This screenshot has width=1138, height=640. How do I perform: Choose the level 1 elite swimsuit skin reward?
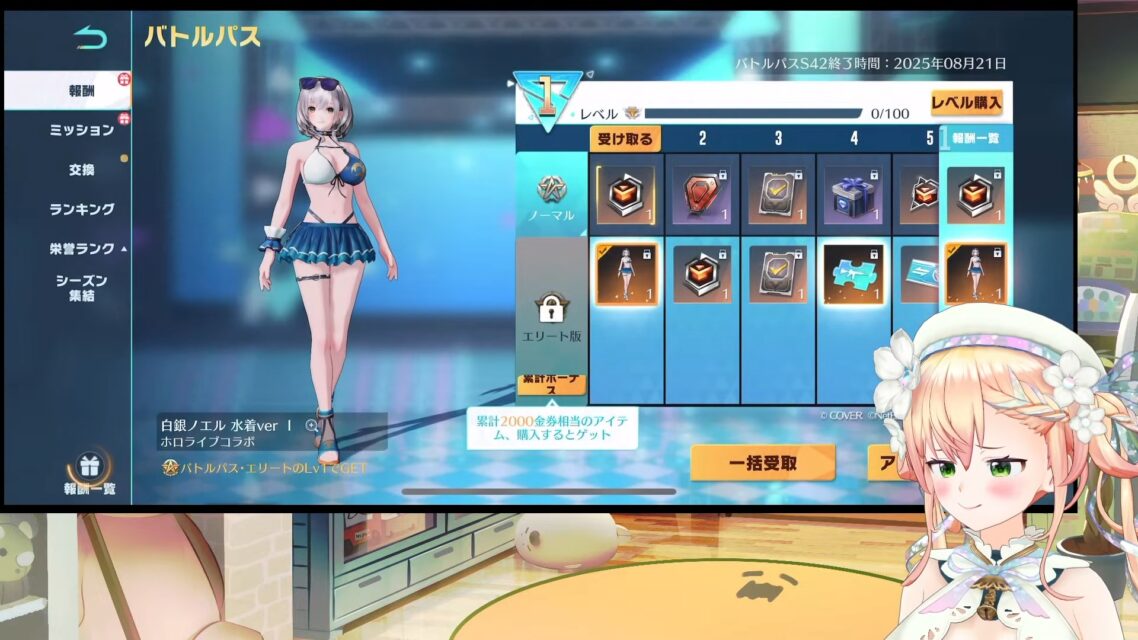[626, 273]
